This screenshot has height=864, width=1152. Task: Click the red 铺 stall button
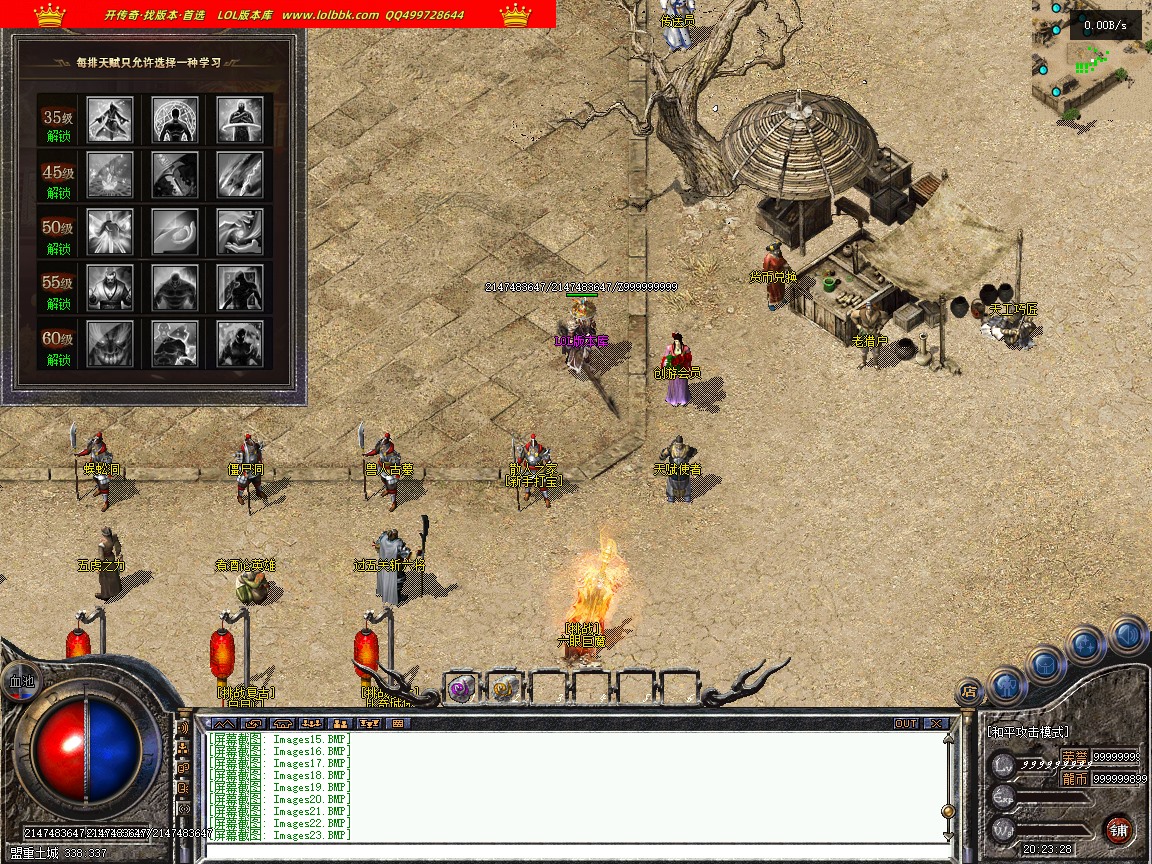point(1118,829)
